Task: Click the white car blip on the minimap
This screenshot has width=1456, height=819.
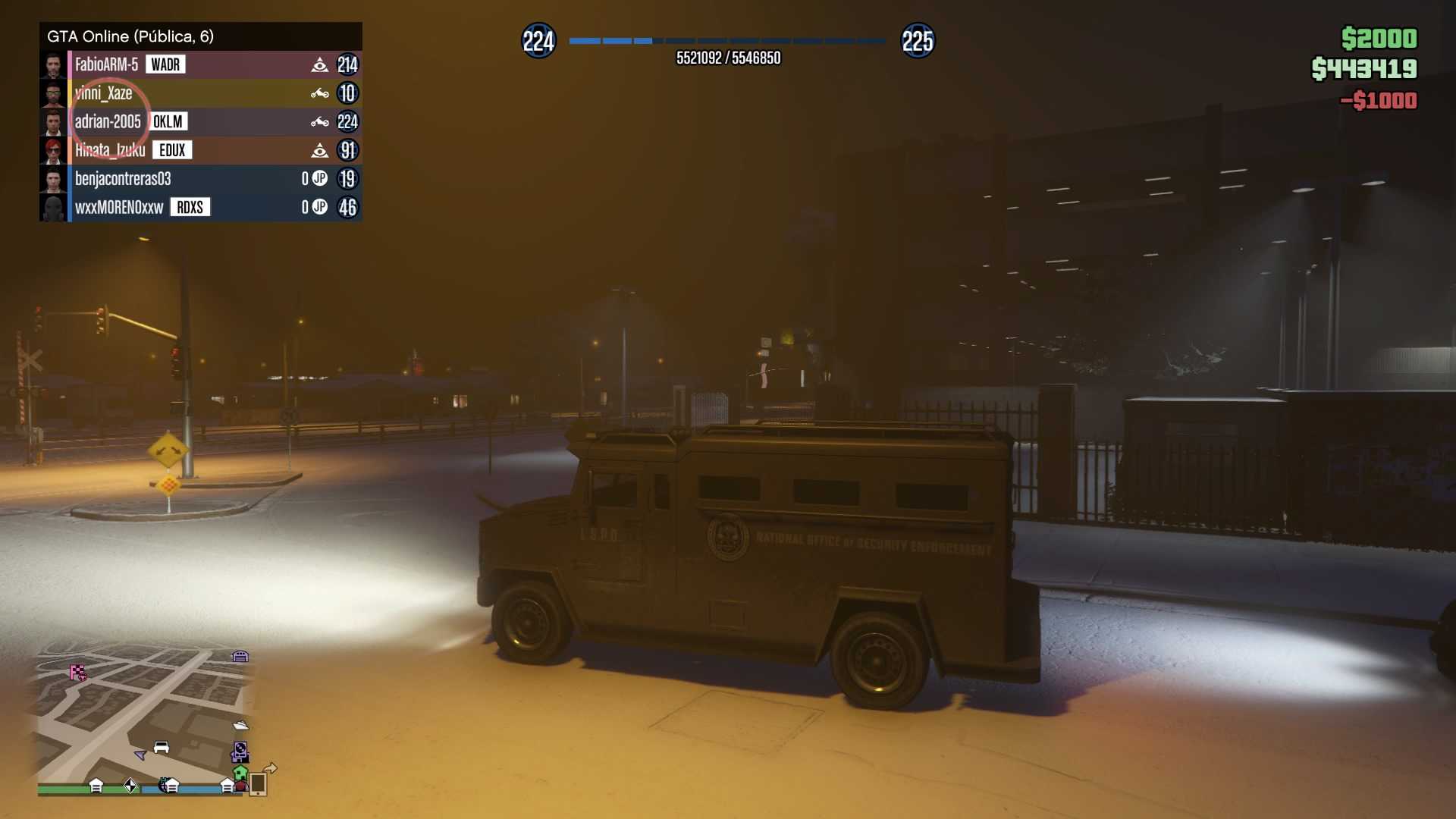Action: pos(162,747)
